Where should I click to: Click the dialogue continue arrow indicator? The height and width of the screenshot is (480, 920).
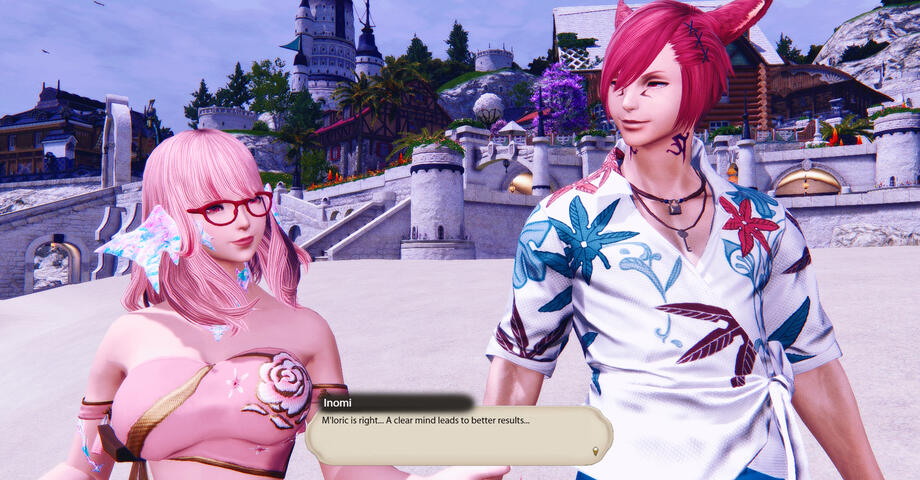(x=596, y=451)
